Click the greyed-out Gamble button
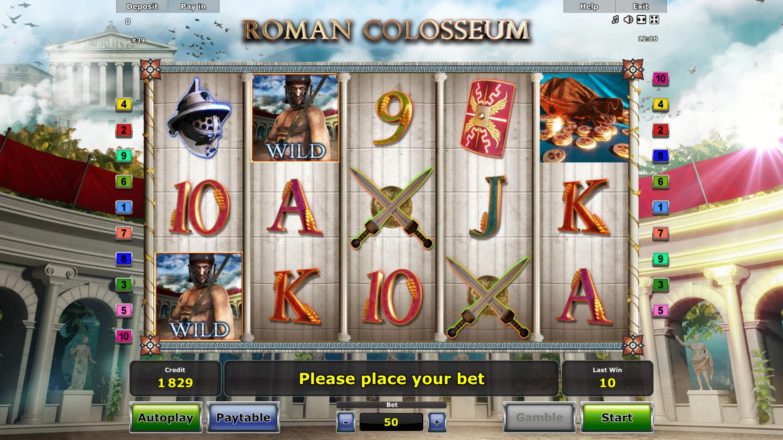Viewport: 783px width, 440px height. tap(539, 417)
